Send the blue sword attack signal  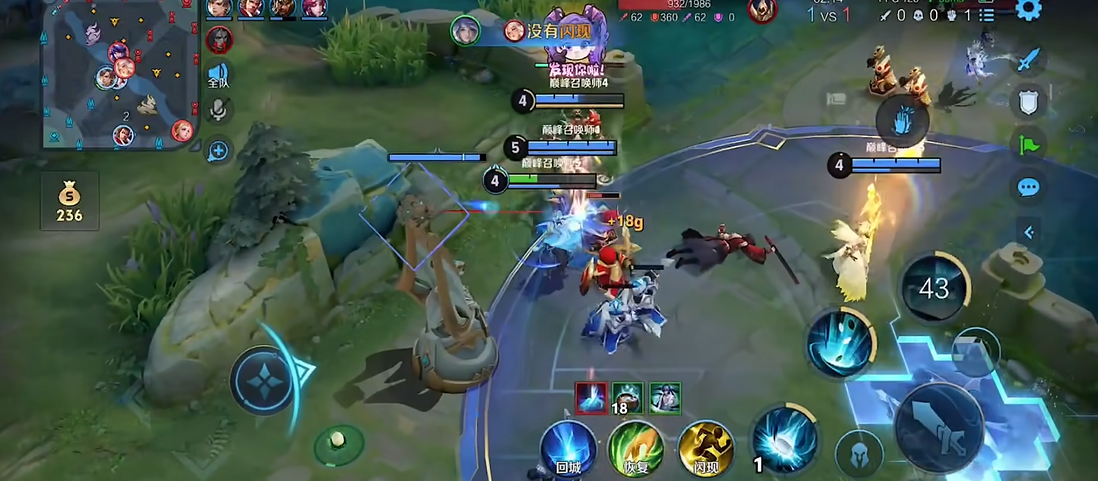point(1028,60)
